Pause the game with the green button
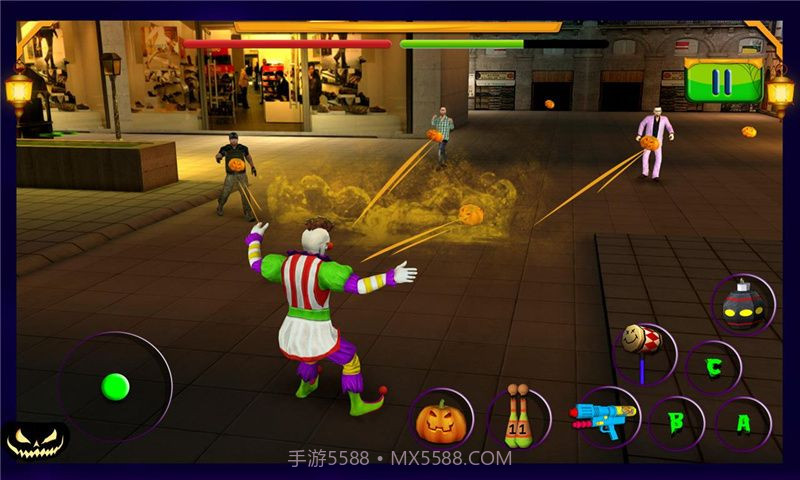 [724, 81]
